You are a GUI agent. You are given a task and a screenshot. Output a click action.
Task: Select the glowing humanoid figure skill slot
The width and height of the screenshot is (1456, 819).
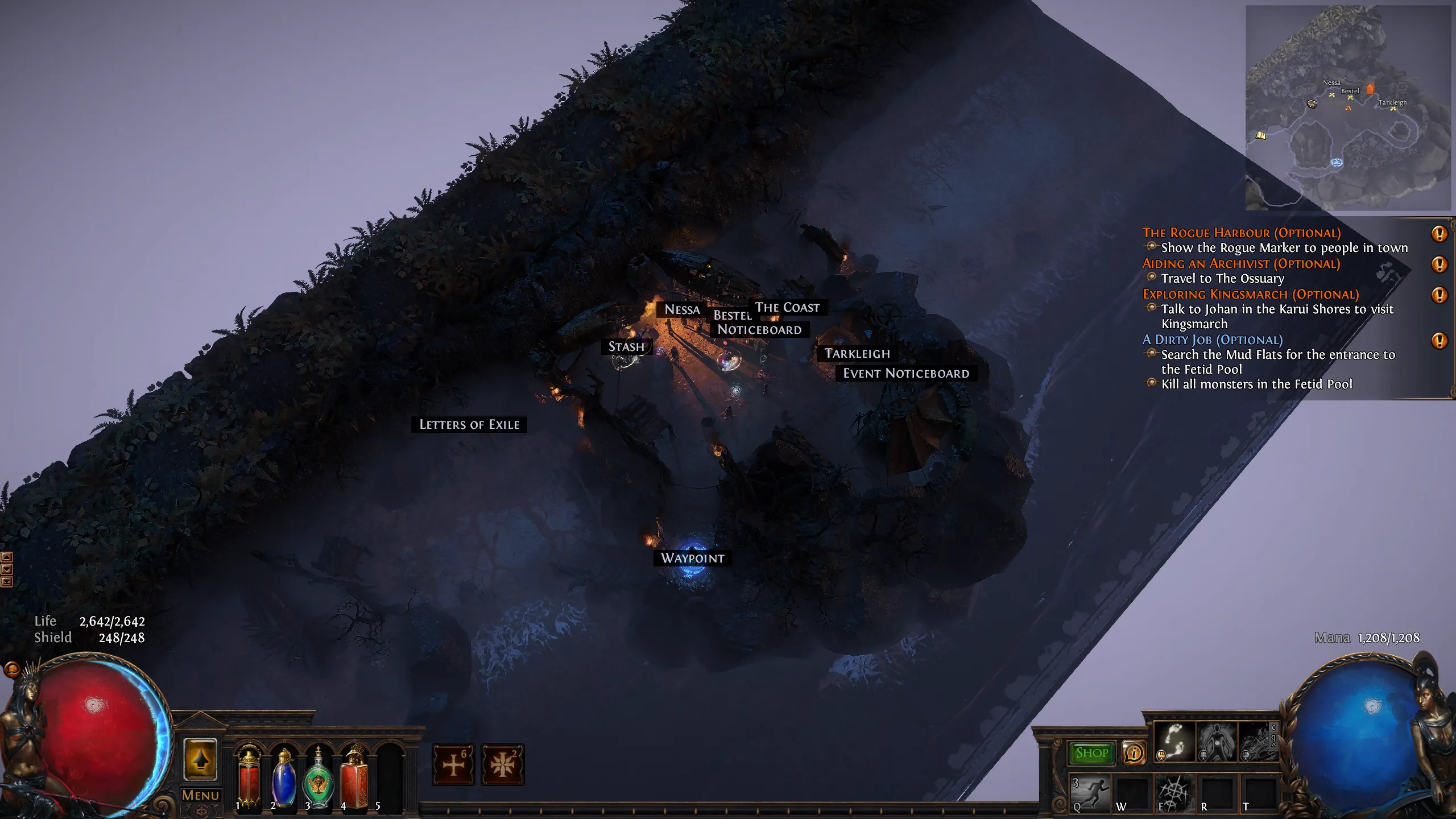(1216, 742)
